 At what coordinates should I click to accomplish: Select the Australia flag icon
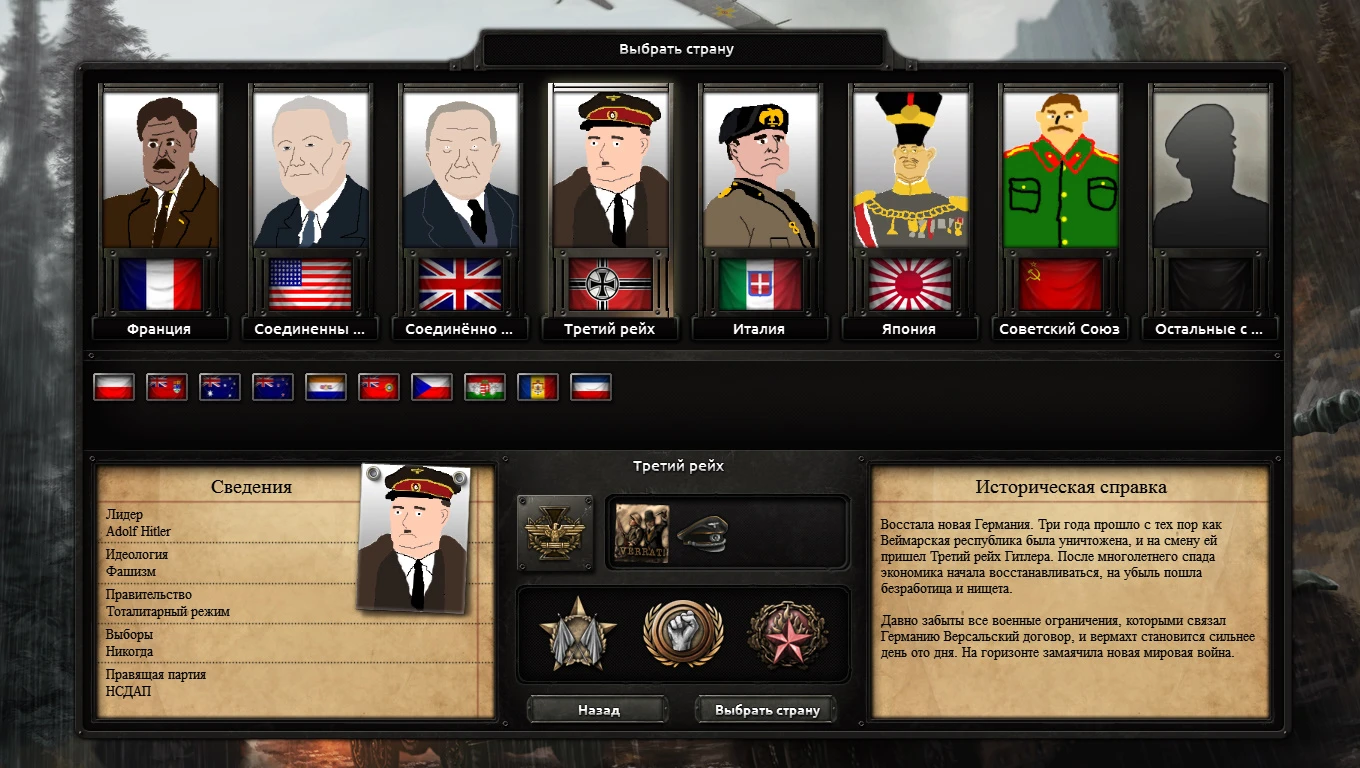221,387
